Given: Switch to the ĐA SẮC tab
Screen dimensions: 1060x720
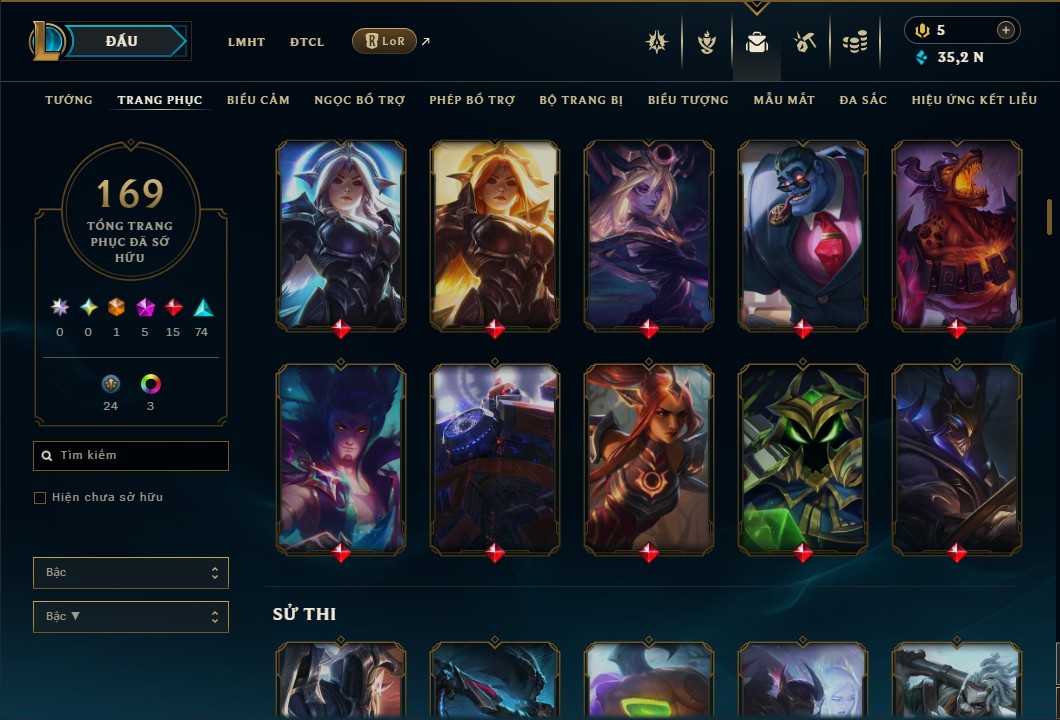Looking at the screenshot, I should pos(863,100).
